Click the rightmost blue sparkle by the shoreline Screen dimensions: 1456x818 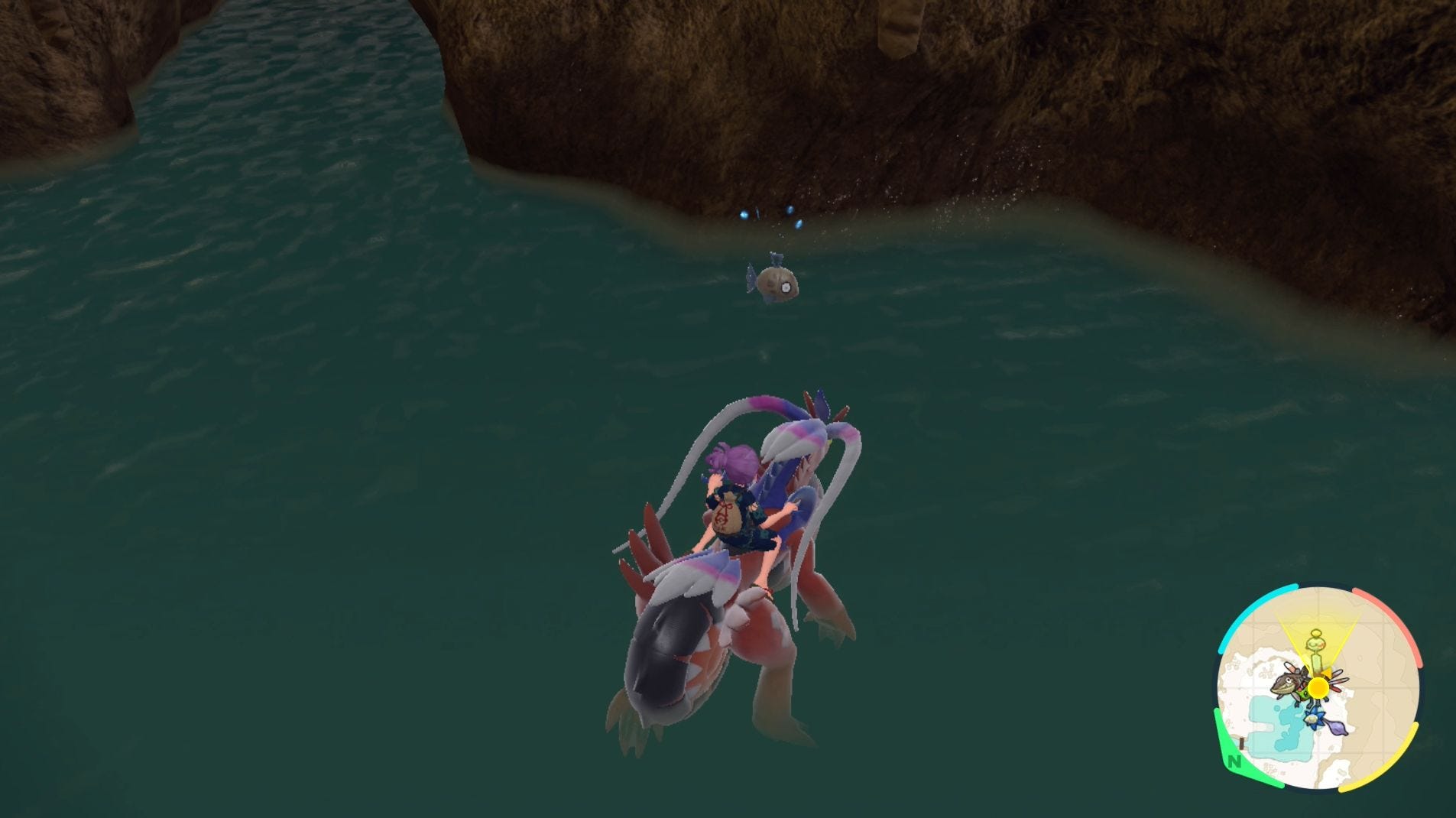[799, 225]
